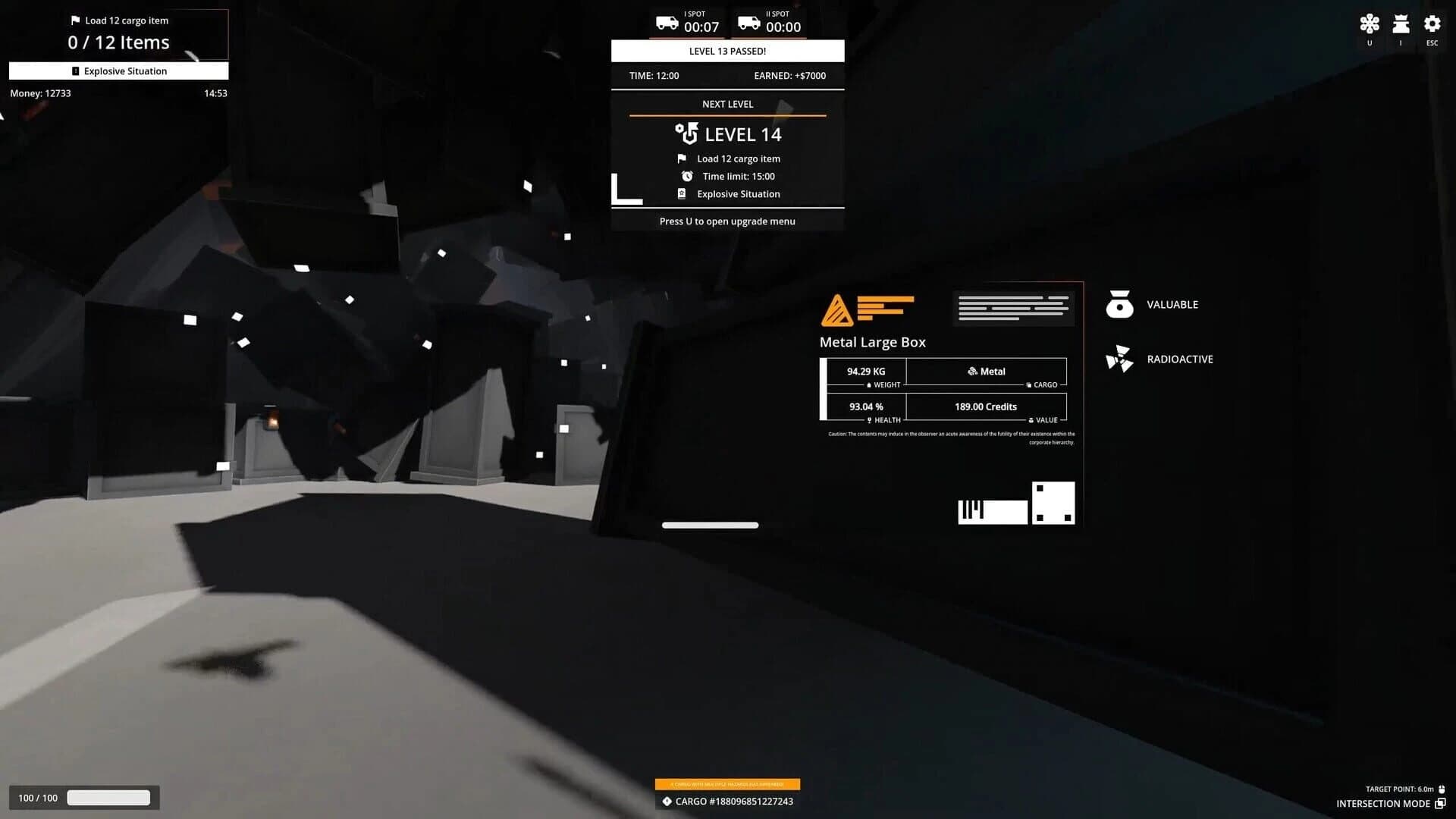Select the inventory chess-rook icon labeled I
The height and width of the screenshot is (819, 1456).
click(x=1400, y=24)
